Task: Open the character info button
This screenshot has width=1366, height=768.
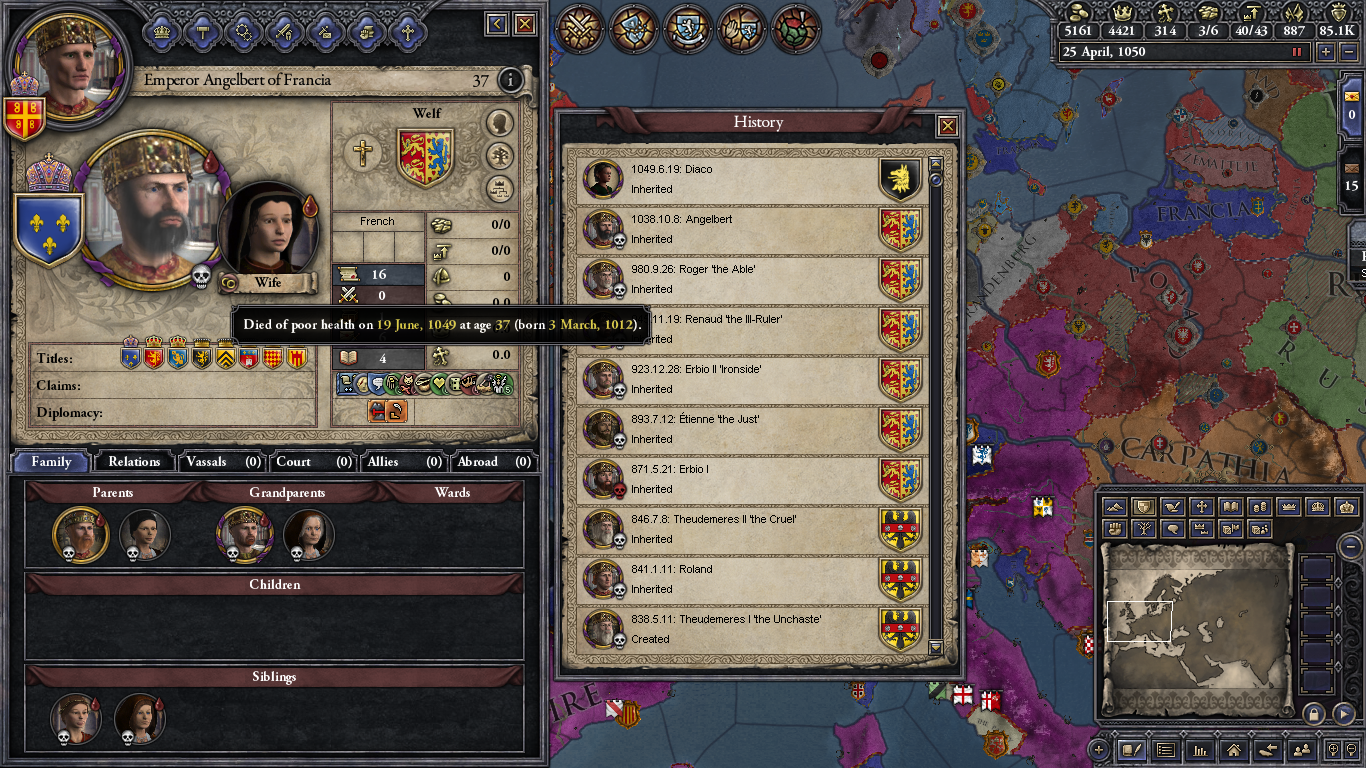Action: point(510,80)
